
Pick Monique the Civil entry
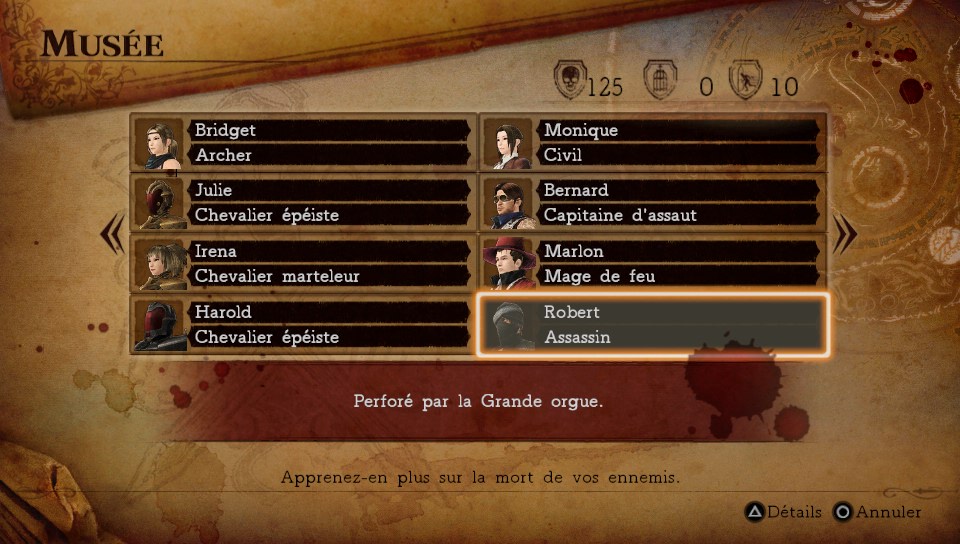(x=652, y=143)
